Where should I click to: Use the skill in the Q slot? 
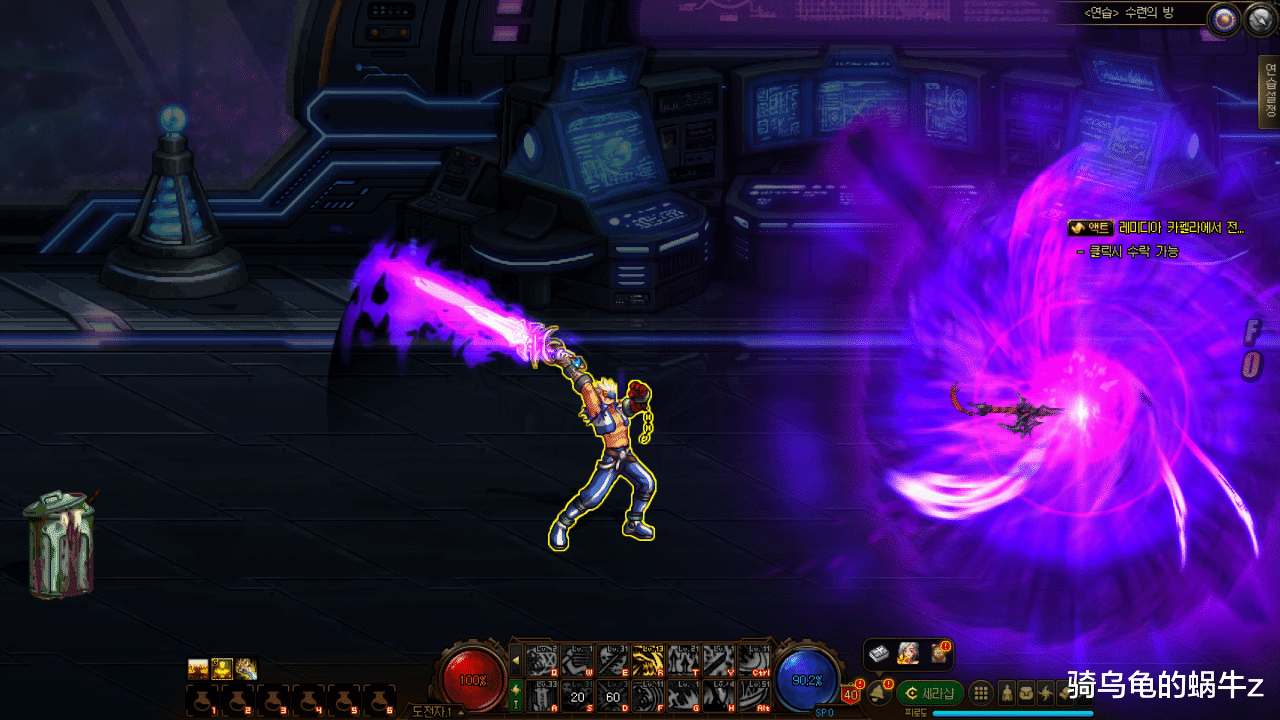pyautogui.click(x=541, y=659)
